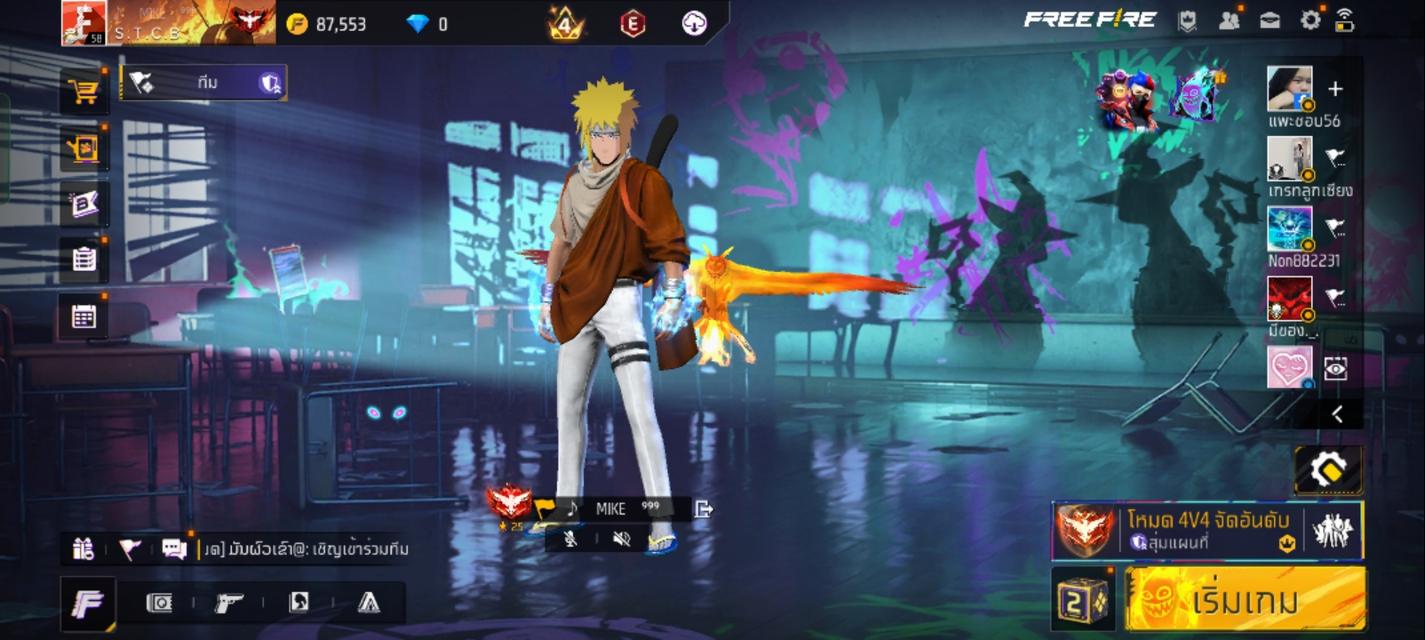Open the mail inbox icon
Screen dimensions: 1425x640
click(1270, 20)
